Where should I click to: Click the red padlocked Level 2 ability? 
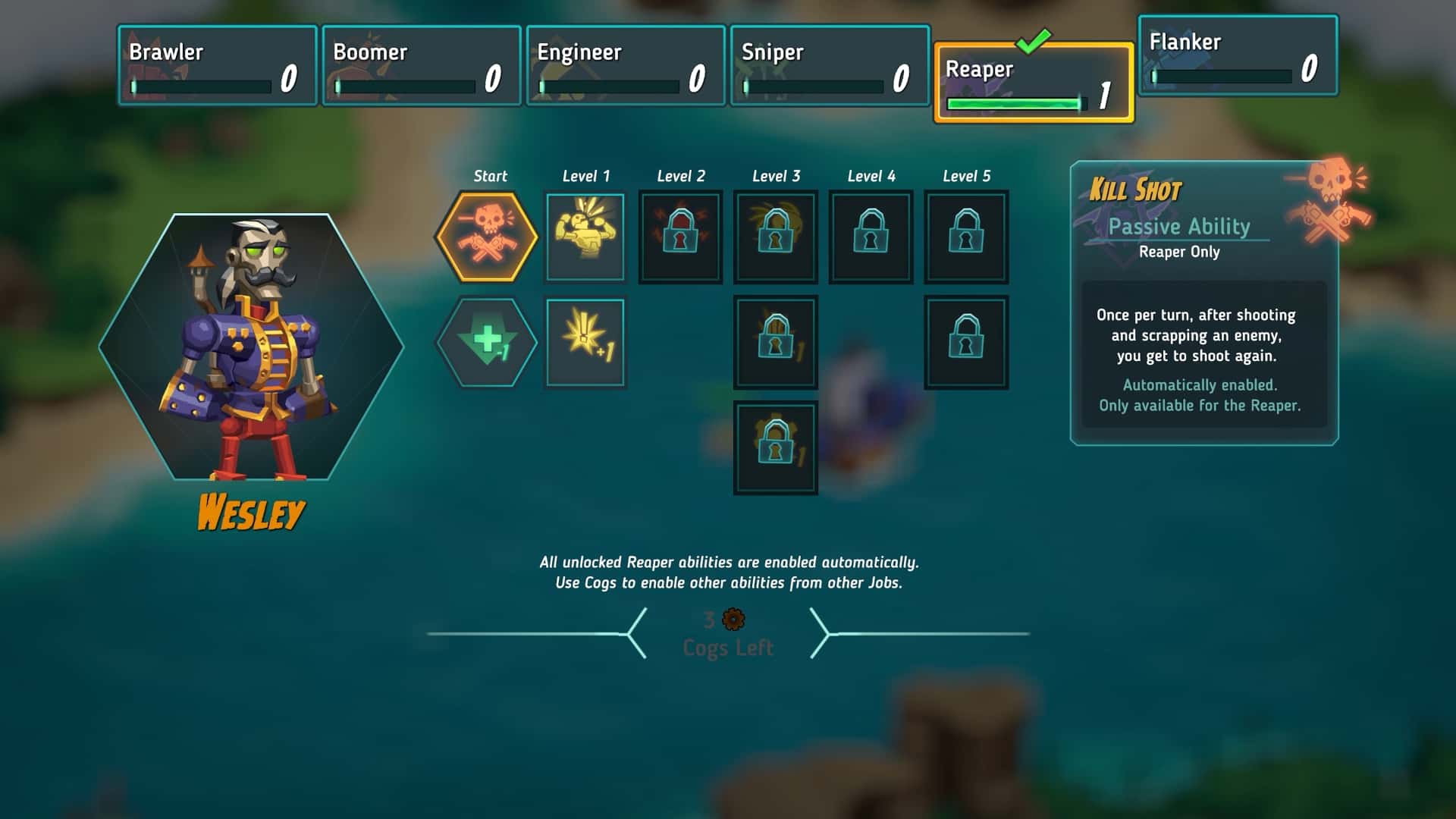click(x=679, y=236)
